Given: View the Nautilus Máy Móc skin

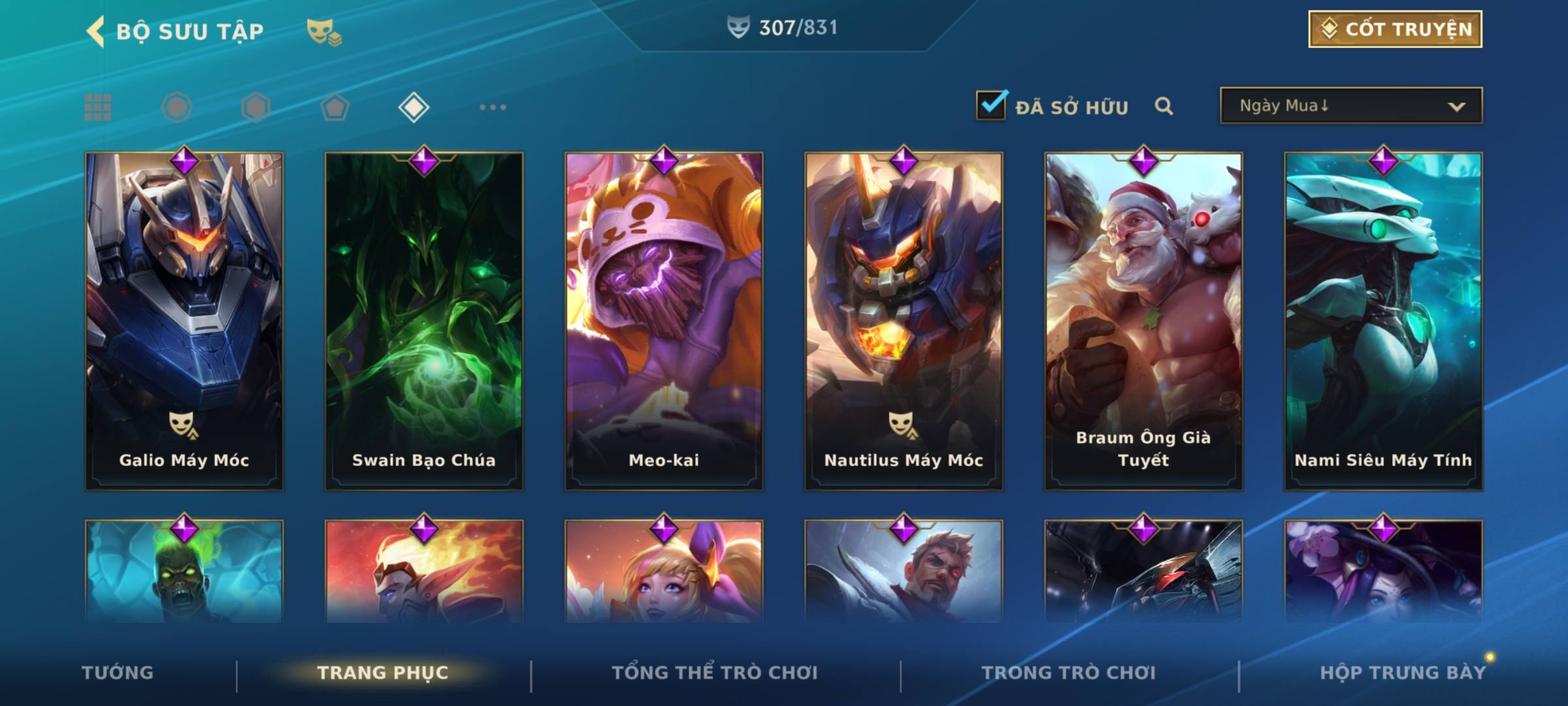Looking at the screenshot, I should (904, 320).
